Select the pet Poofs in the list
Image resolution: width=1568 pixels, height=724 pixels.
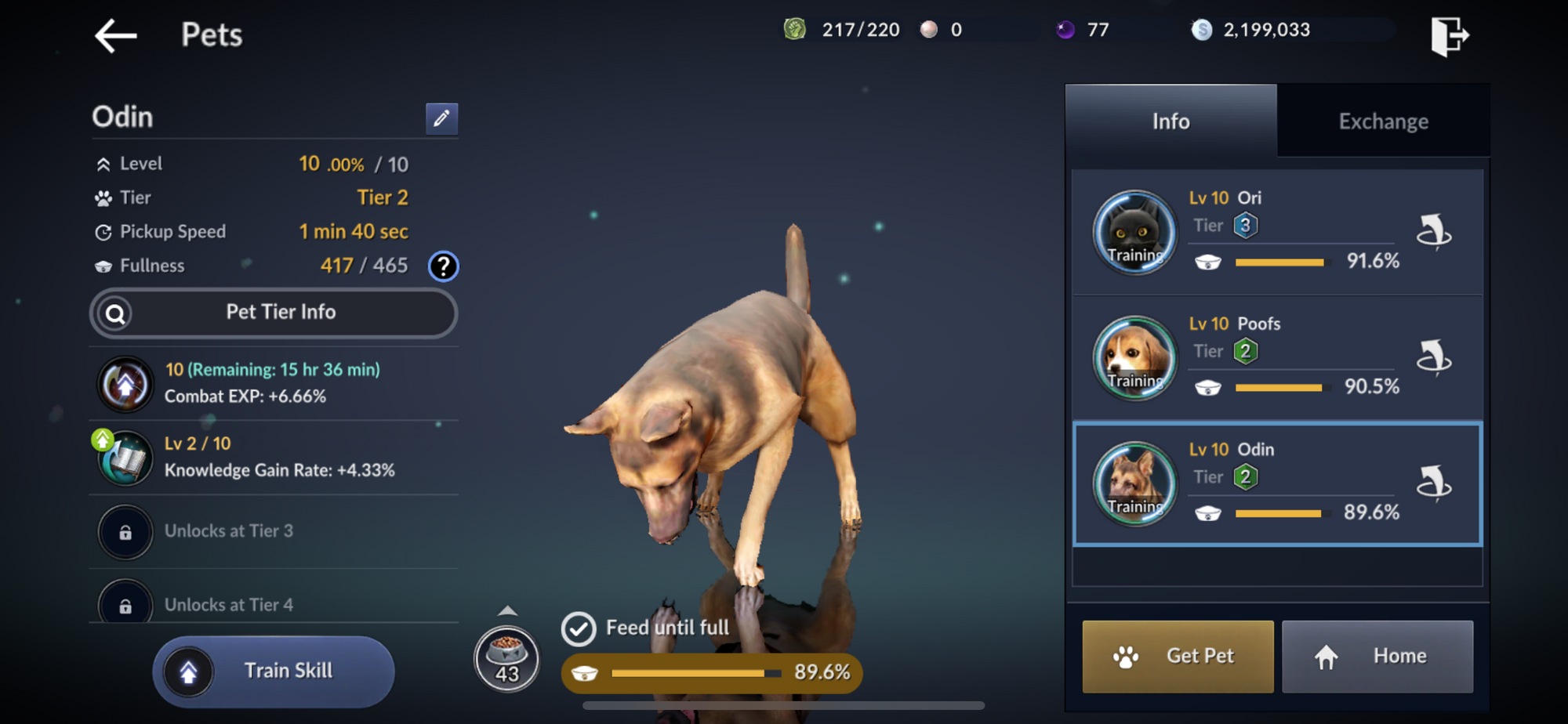pos(1254,357)
